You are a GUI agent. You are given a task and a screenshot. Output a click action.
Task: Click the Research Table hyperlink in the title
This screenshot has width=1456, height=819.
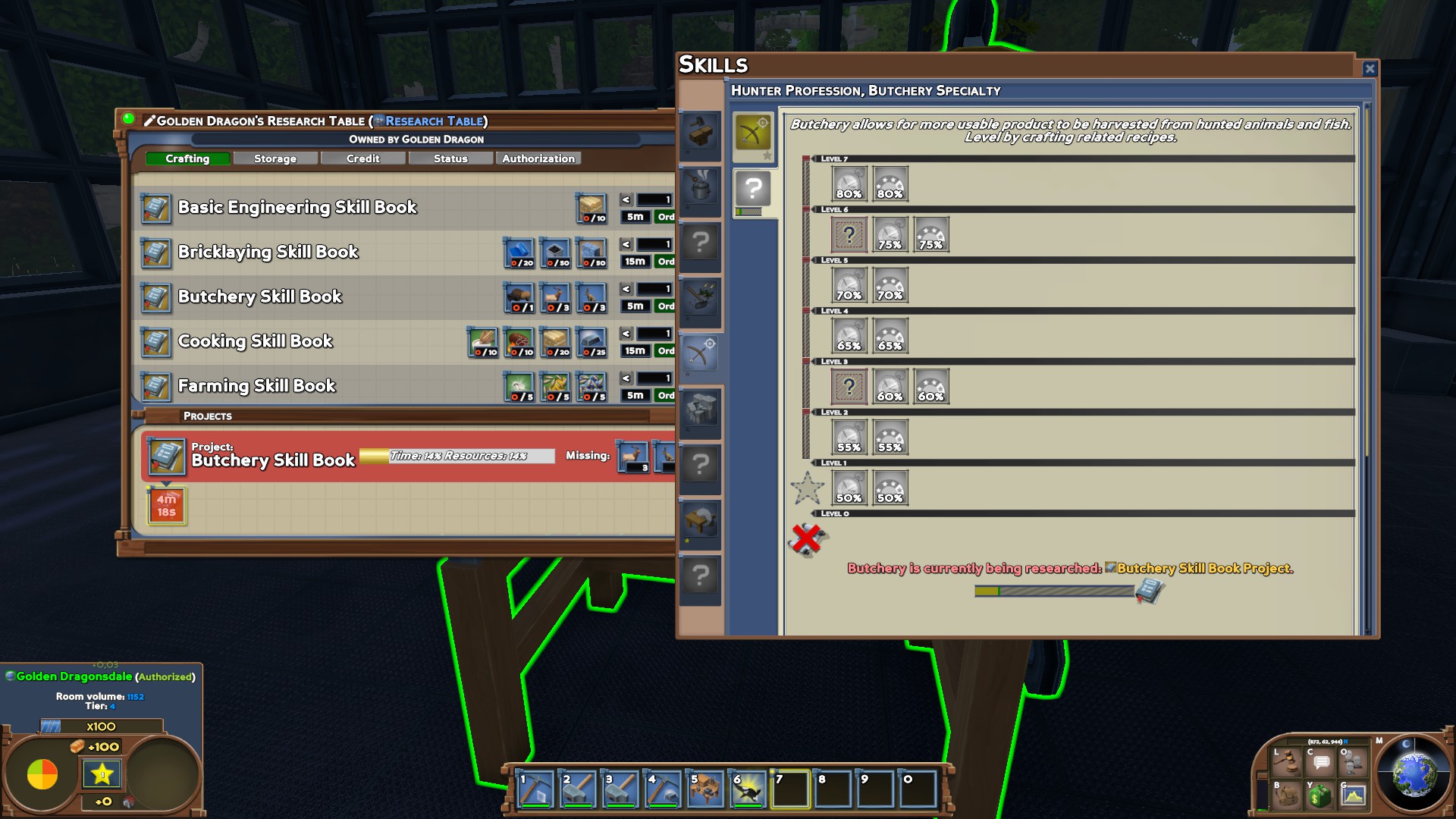pyautogui.click(x=432, y=121)
